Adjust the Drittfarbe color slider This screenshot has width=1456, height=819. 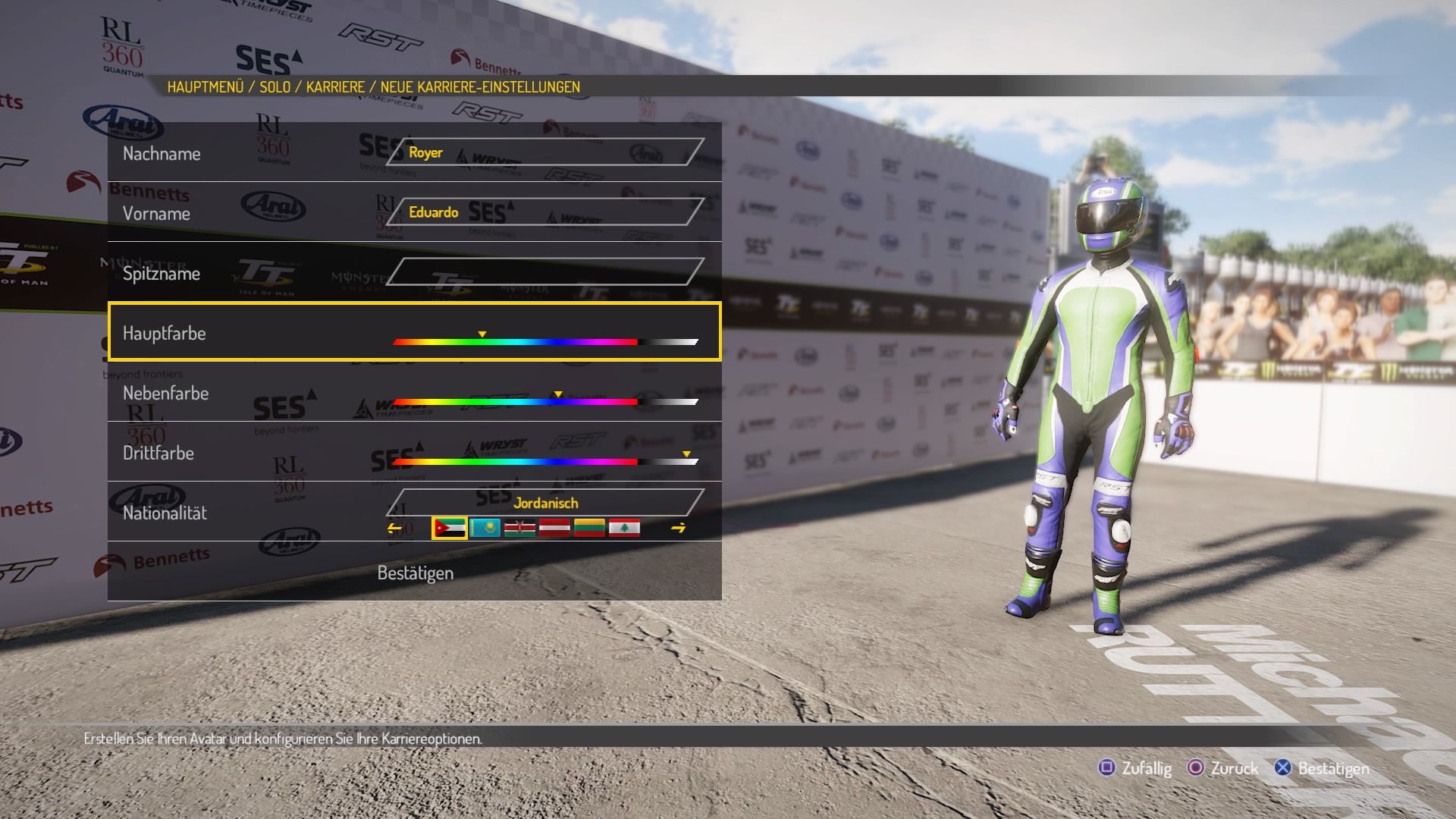(x=544, y=461)
